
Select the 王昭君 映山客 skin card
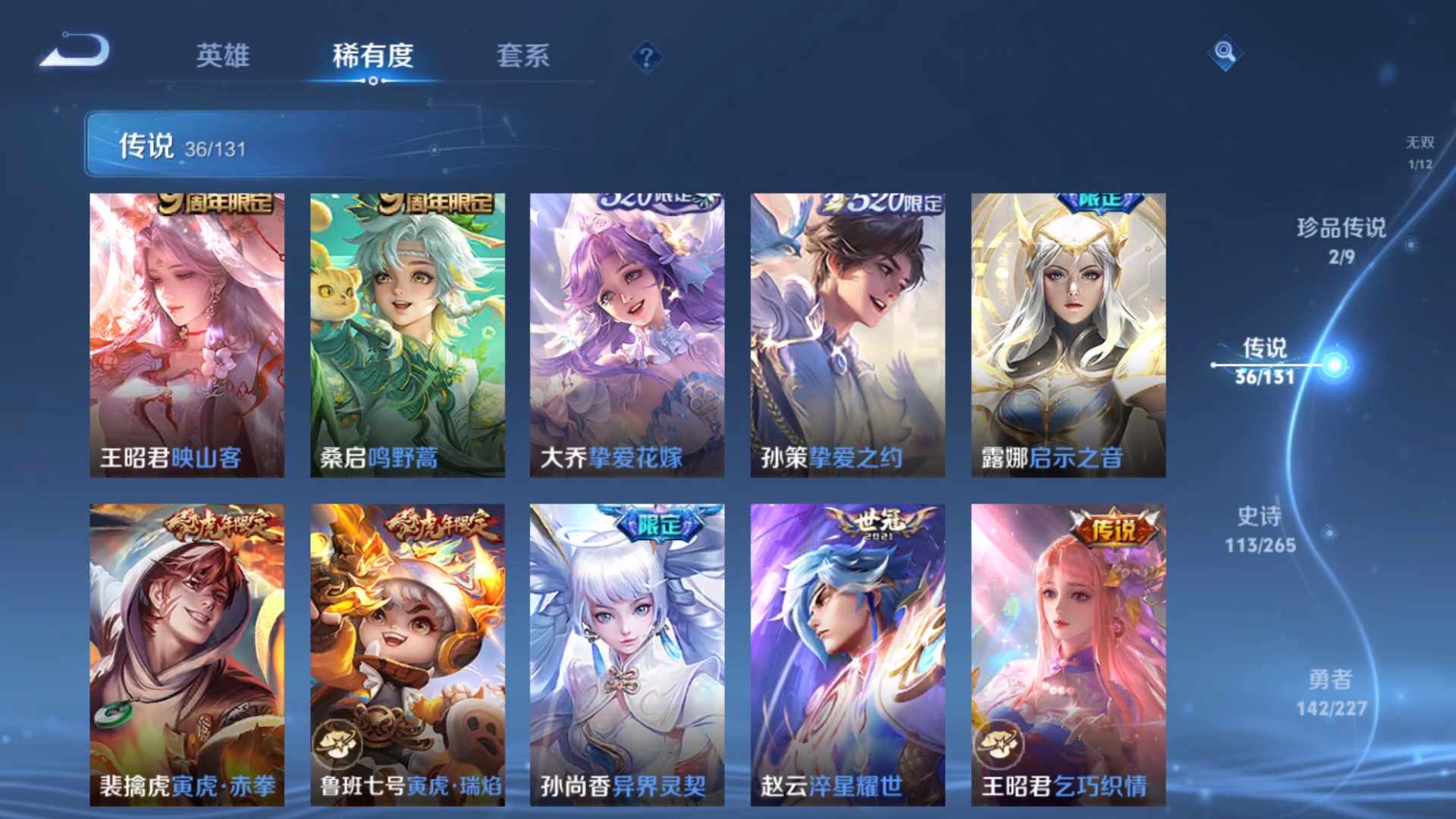point(187,335)
